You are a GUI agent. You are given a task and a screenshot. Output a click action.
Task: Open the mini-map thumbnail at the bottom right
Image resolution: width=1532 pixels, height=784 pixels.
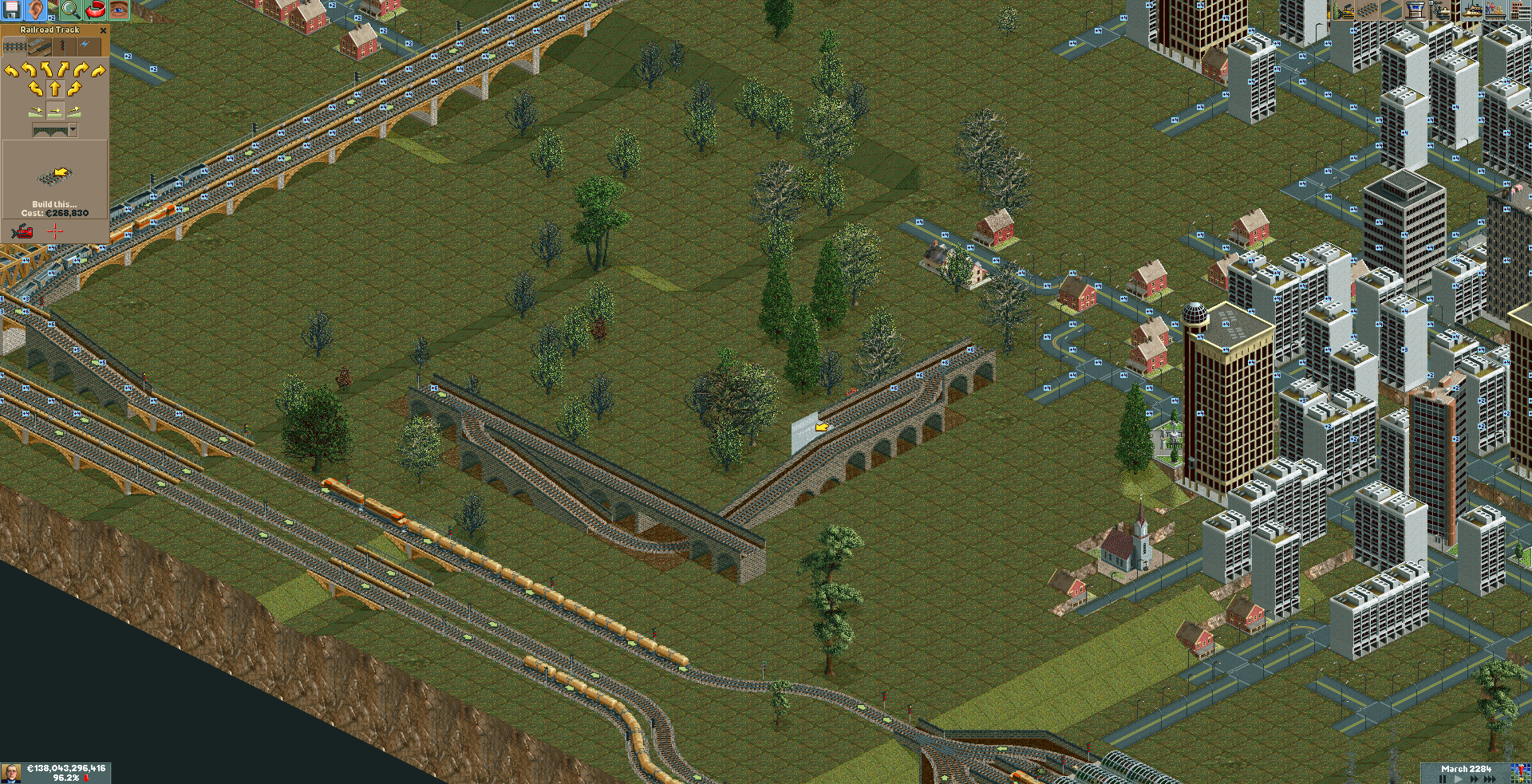(x=1520, y=773)
